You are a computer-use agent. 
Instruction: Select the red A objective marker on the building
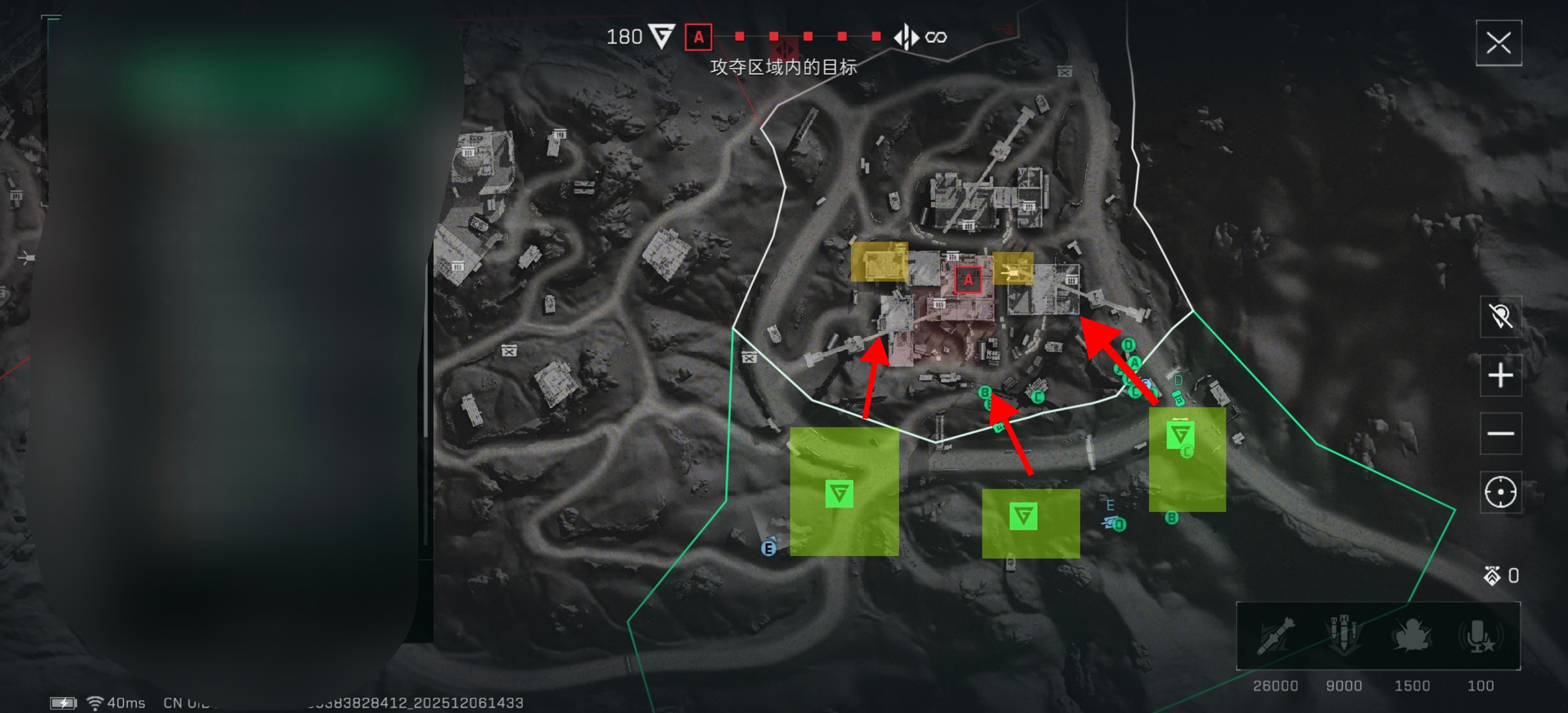(968, 281)
